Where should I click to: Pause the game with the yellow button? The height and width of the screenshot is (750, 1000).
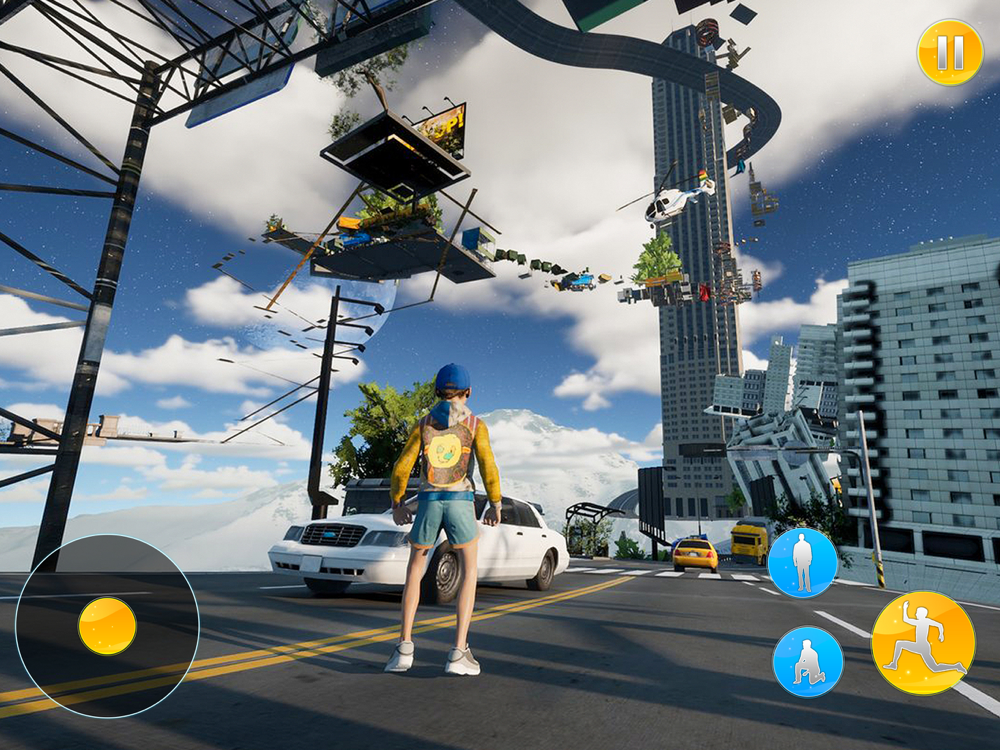949,52
